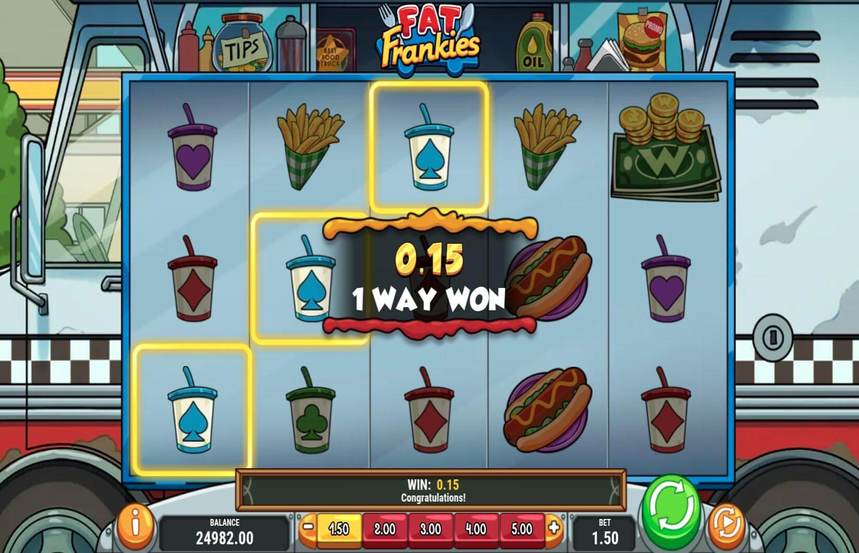Image resolution: width=859 pixels, height=553 pixels.
Task: Spin the reels with the green button
Action: tap(671, 511)
